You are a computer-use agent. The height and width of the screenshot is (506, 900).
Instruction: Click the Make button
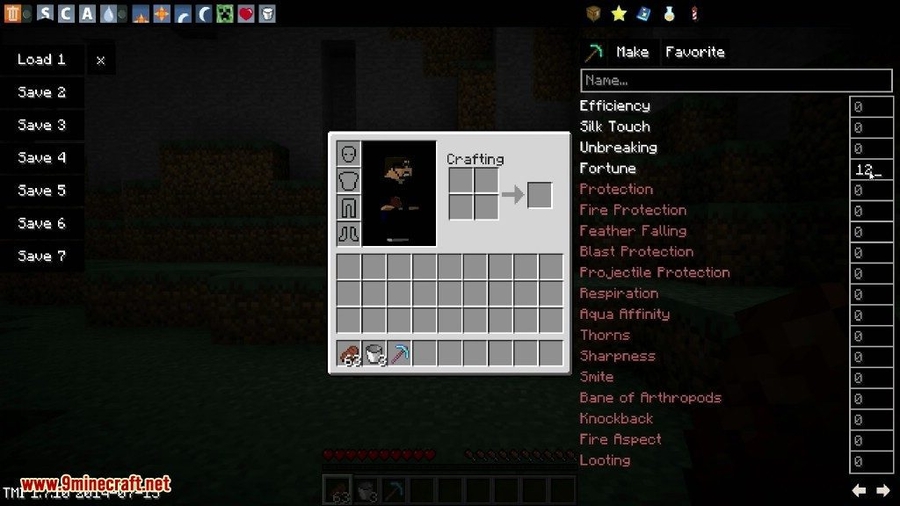click(632, 52)
